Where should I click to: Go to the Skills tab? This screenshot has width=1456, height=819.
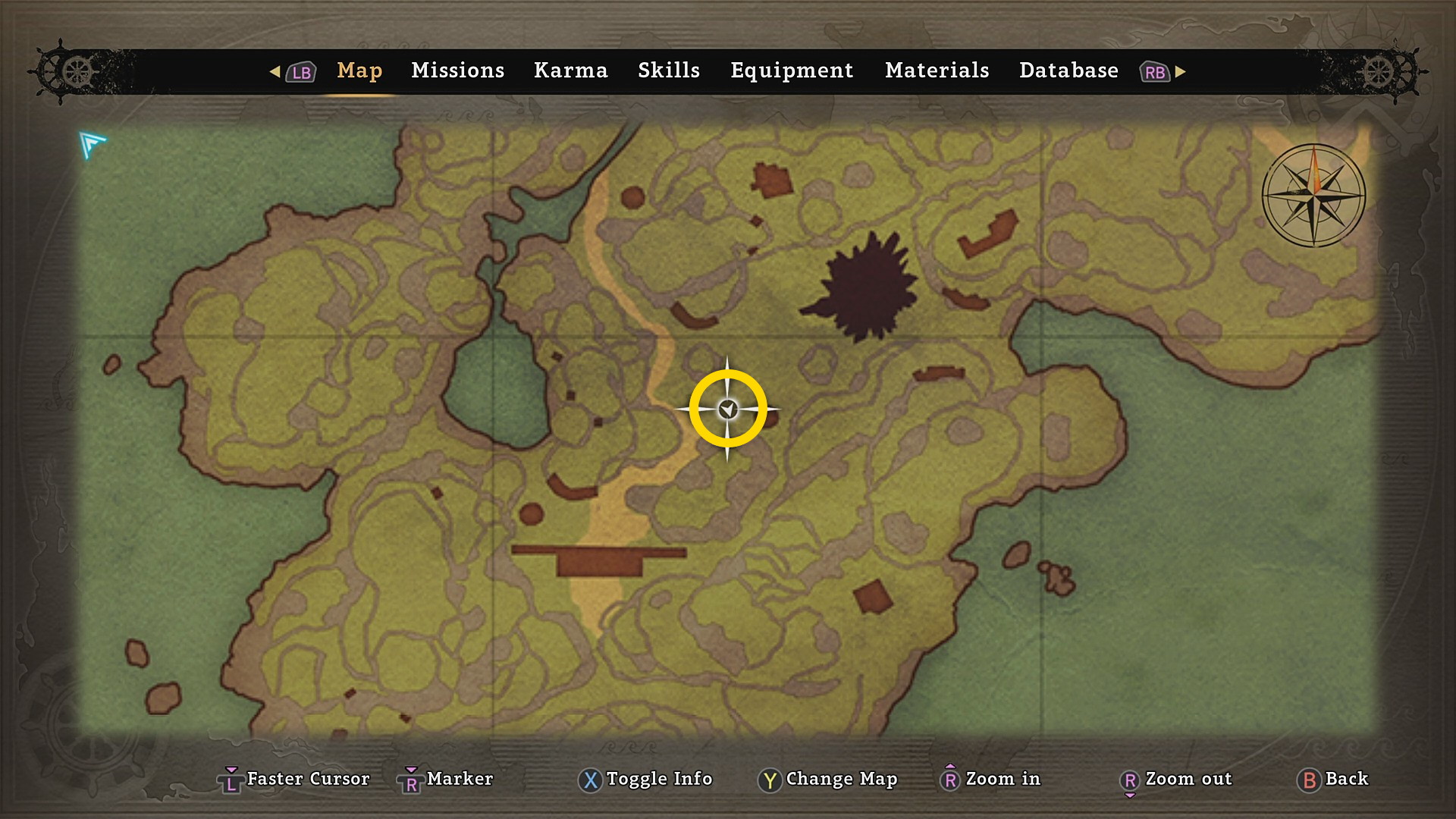coord(668,71)
